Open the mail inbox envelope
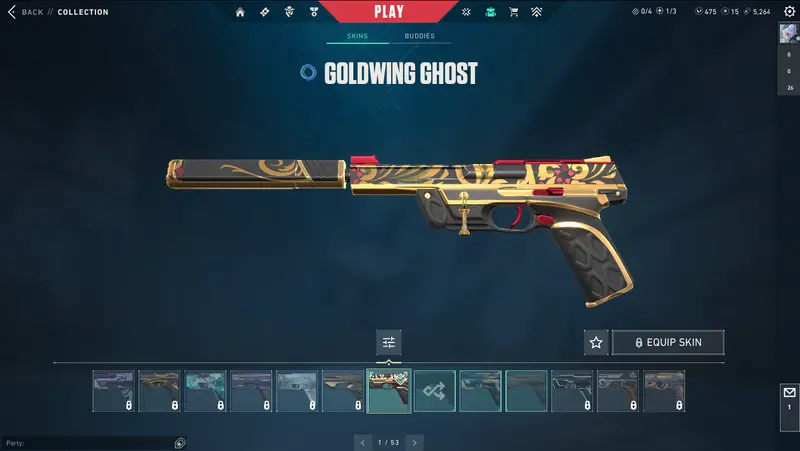Viewport: 800px width, 451px height. (788, 395)
